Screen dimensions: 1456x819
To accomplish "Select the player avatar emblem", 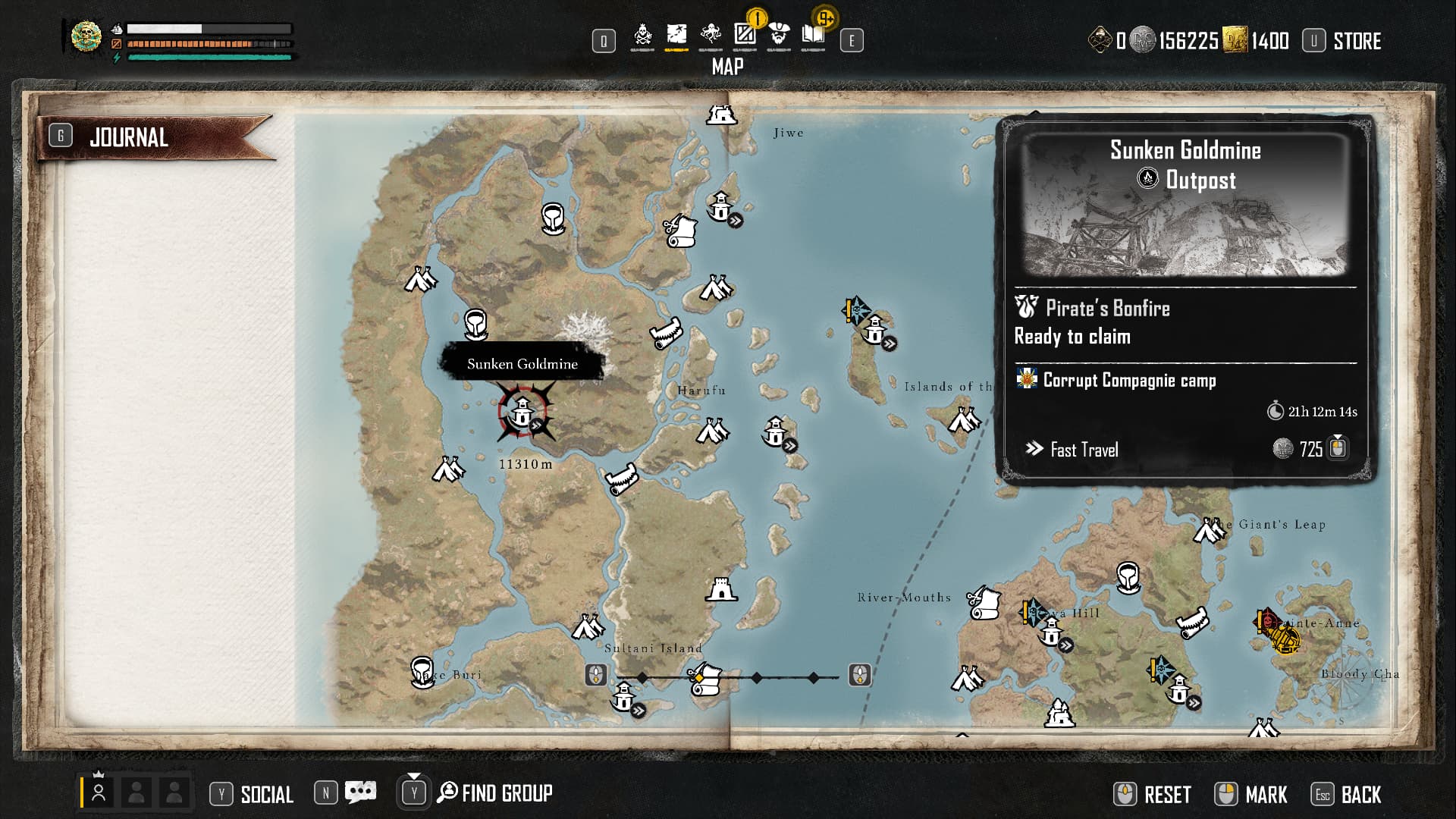I will pyautogui.click(x=86, y=36).
